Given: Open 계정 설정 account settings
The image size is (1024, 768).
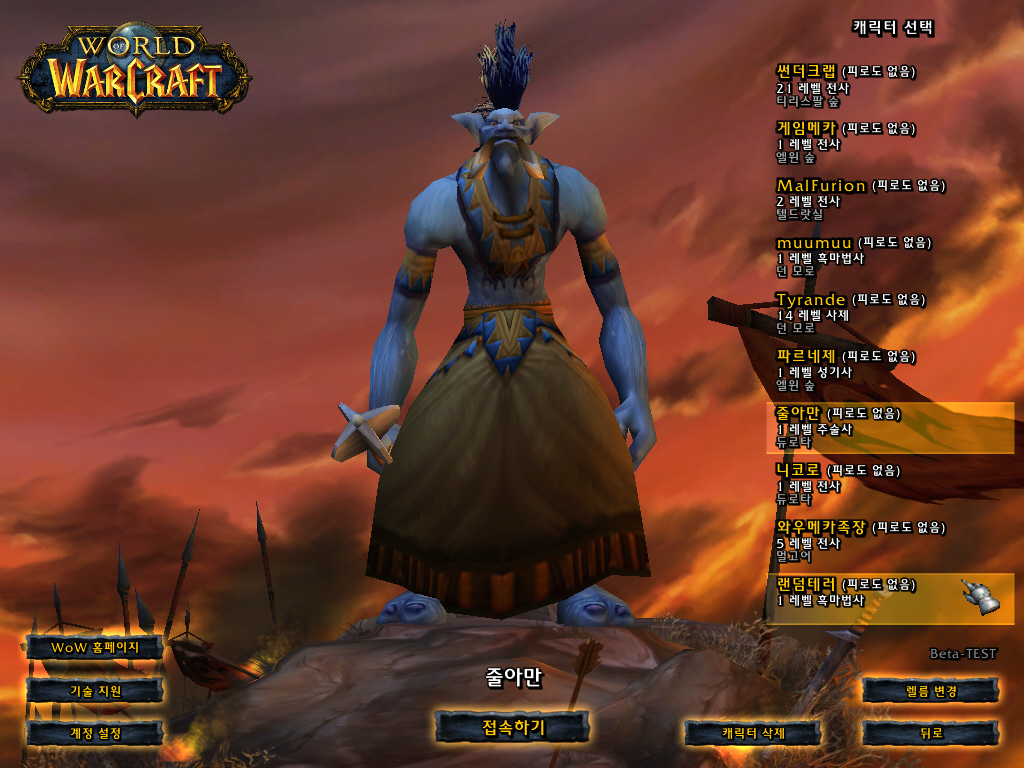Looking at the screenshot, I should click(95, 733).
